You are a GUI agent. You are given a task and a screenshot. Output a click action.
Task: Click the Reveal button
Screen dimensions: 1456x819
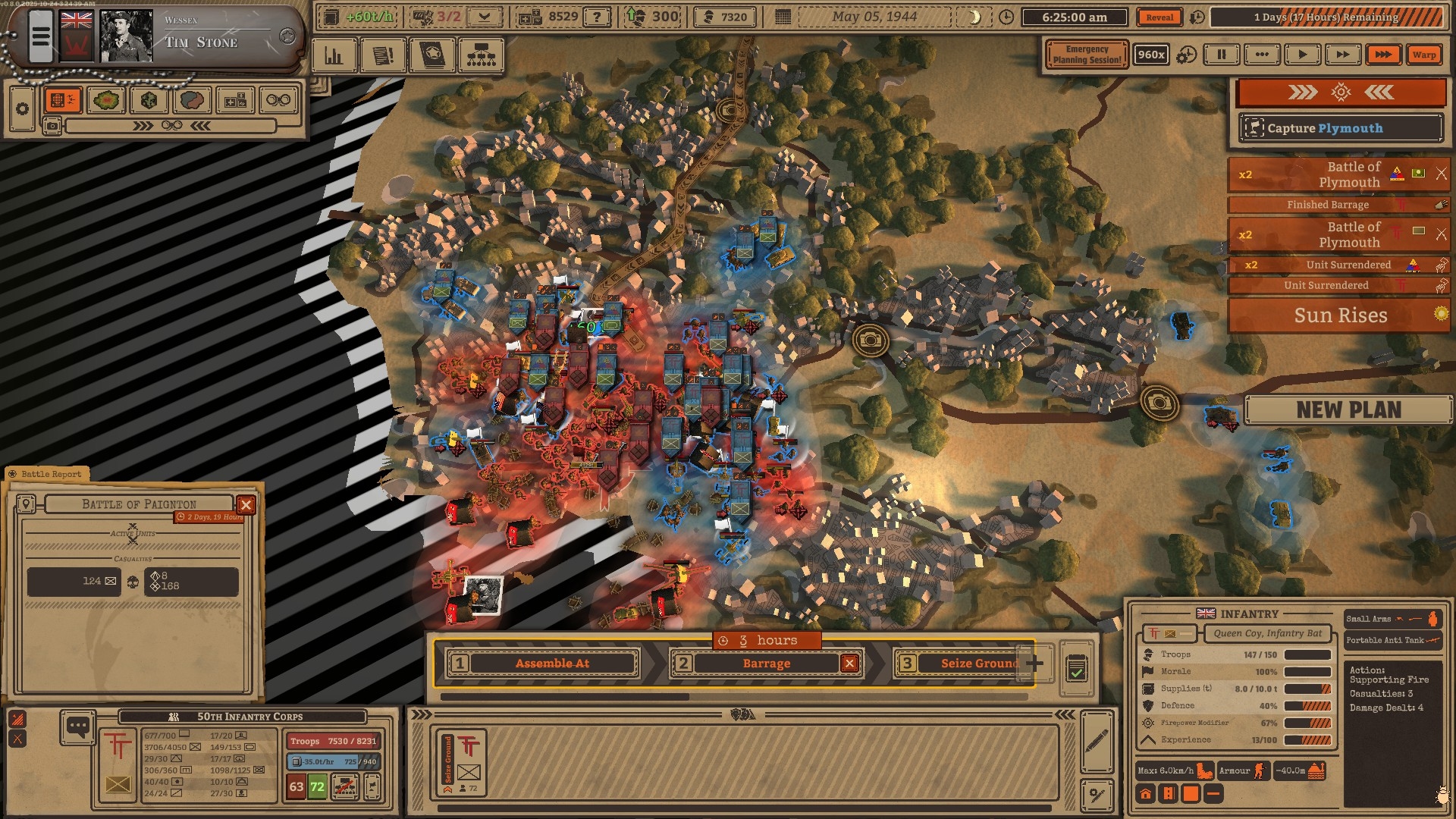[1159, 17]
